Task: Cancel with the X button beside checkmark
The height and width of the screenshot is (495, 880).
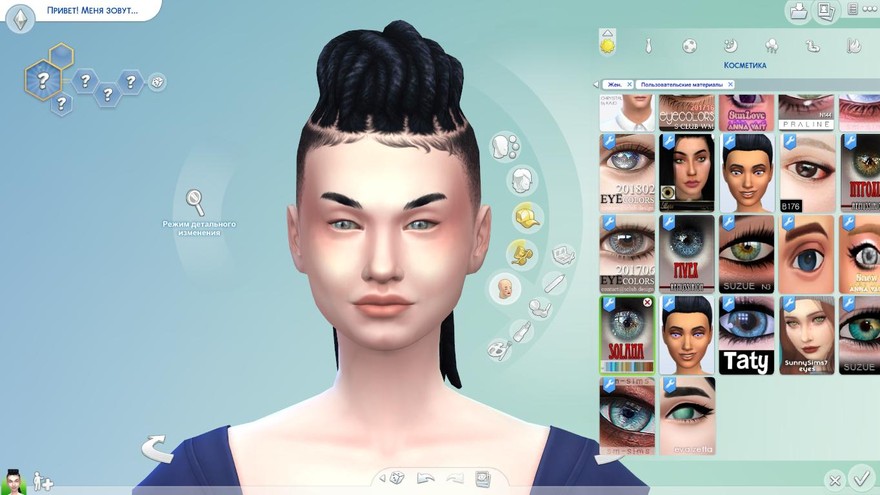Action: click(x=834, y=481)
